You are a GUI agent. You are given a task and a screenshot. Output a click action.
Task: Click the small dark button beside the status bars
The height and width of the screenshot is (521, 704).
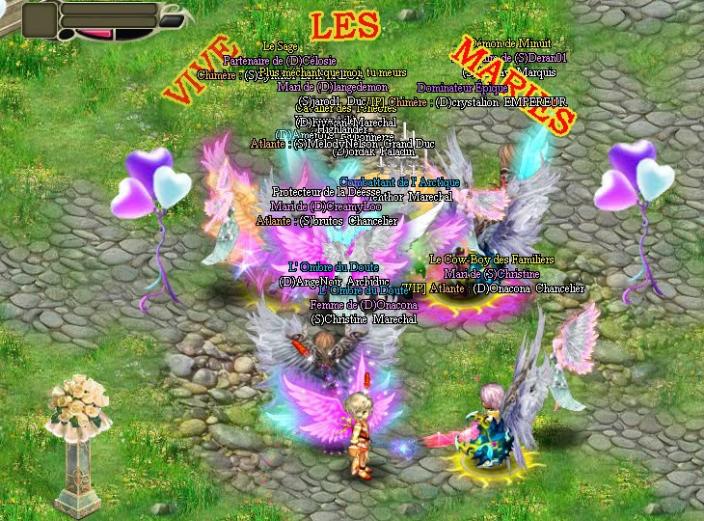[173, 20]
